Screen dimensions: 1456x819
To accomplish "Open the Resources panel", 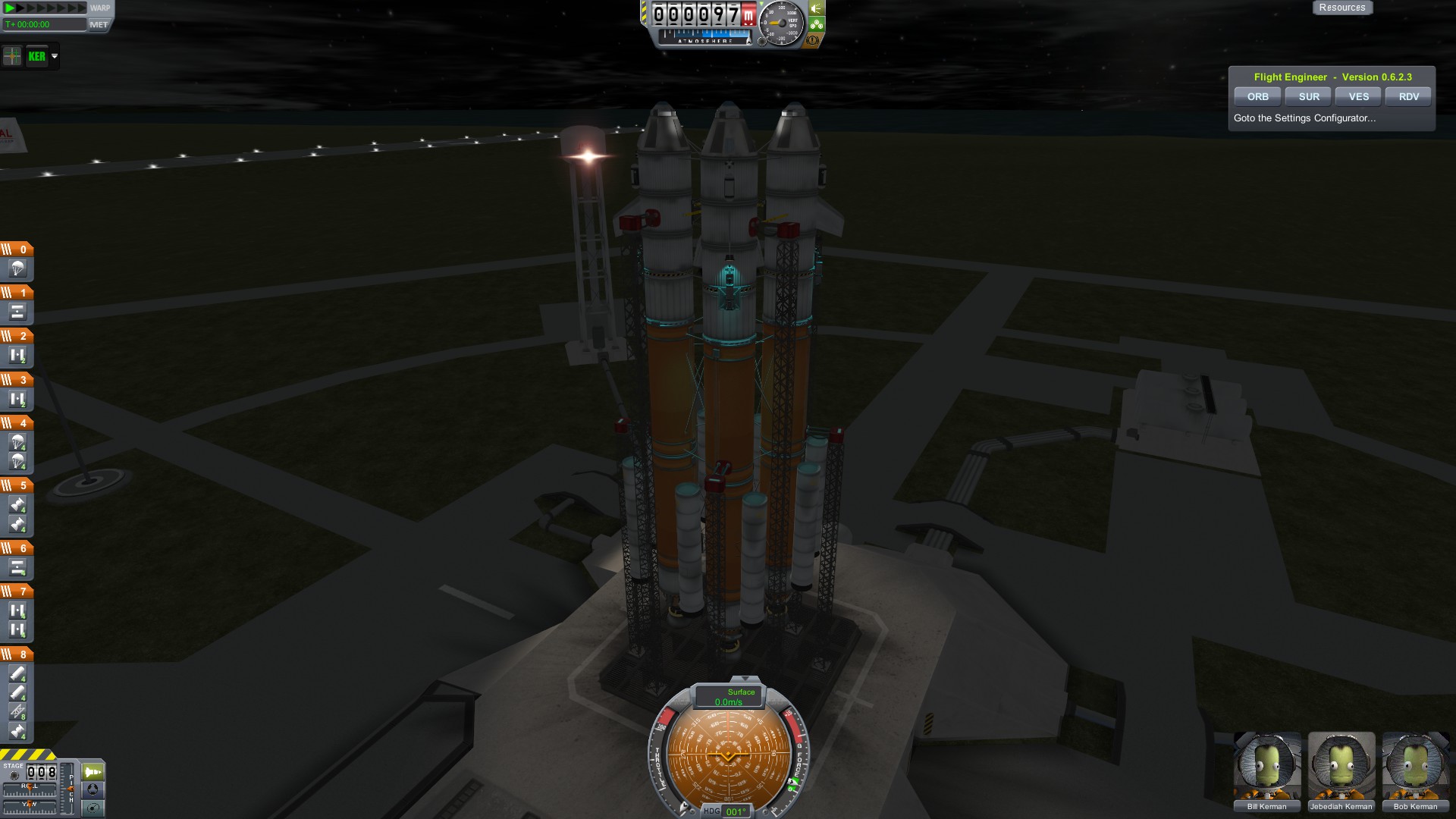I will coord(1341,8).
